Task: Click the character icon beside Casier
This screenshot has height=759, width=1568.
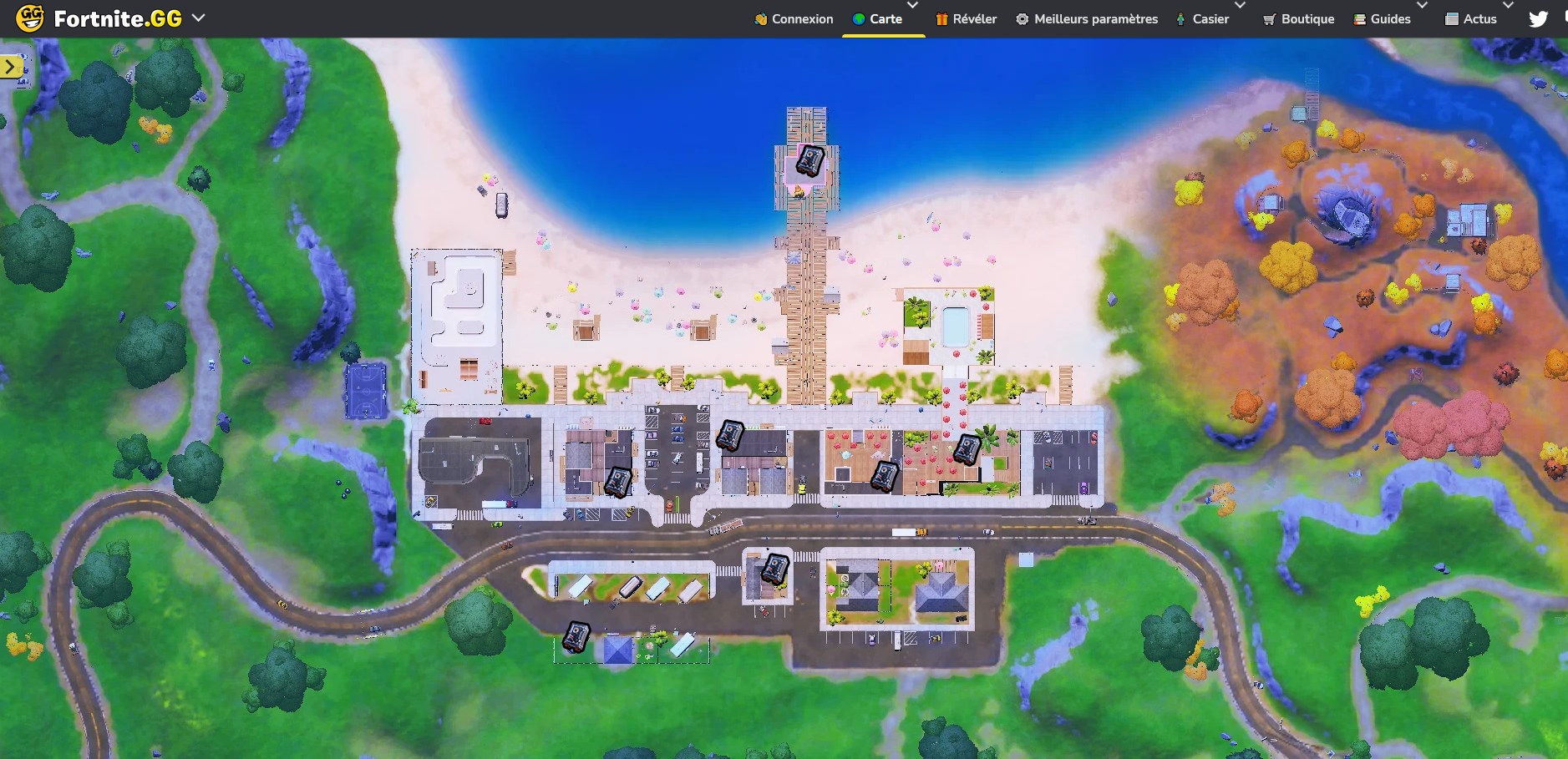Action: point(1180,18)
